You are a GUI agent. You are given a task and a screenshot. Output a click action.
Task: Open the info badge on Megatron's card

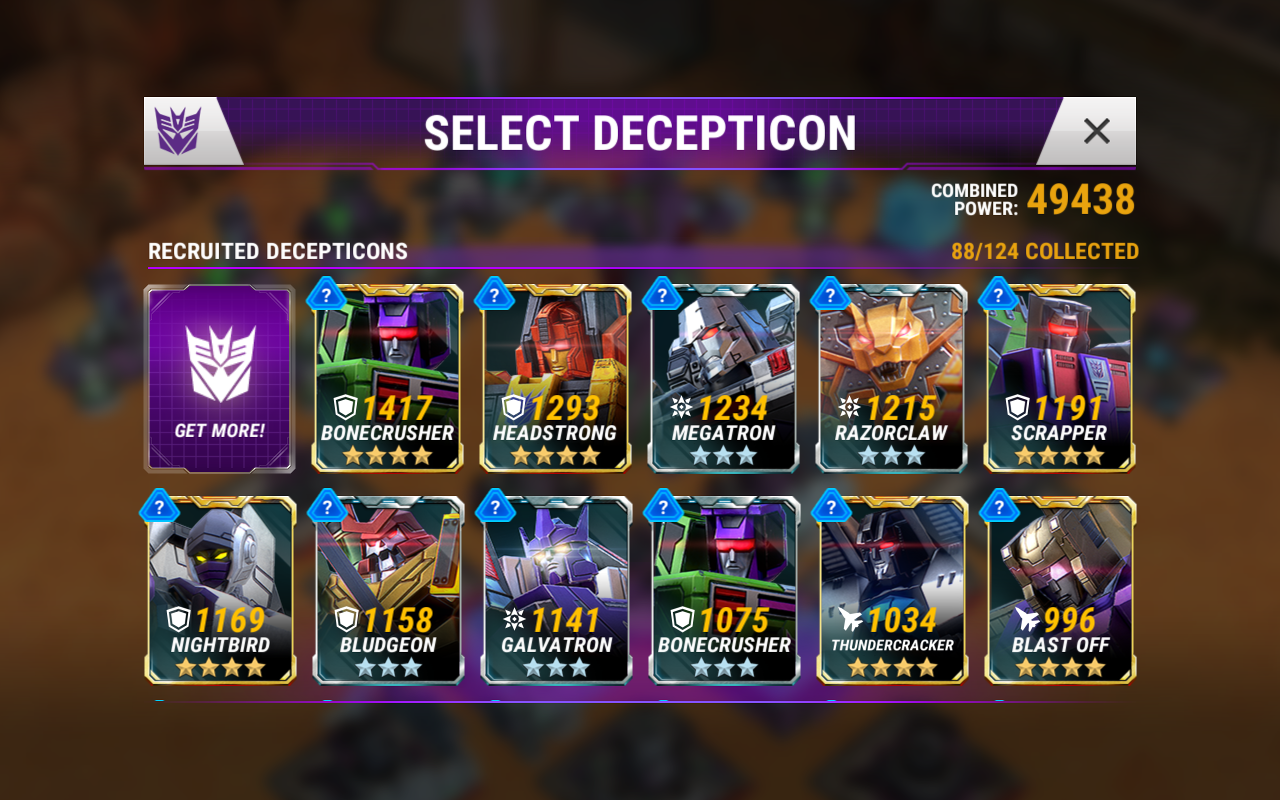662,294
